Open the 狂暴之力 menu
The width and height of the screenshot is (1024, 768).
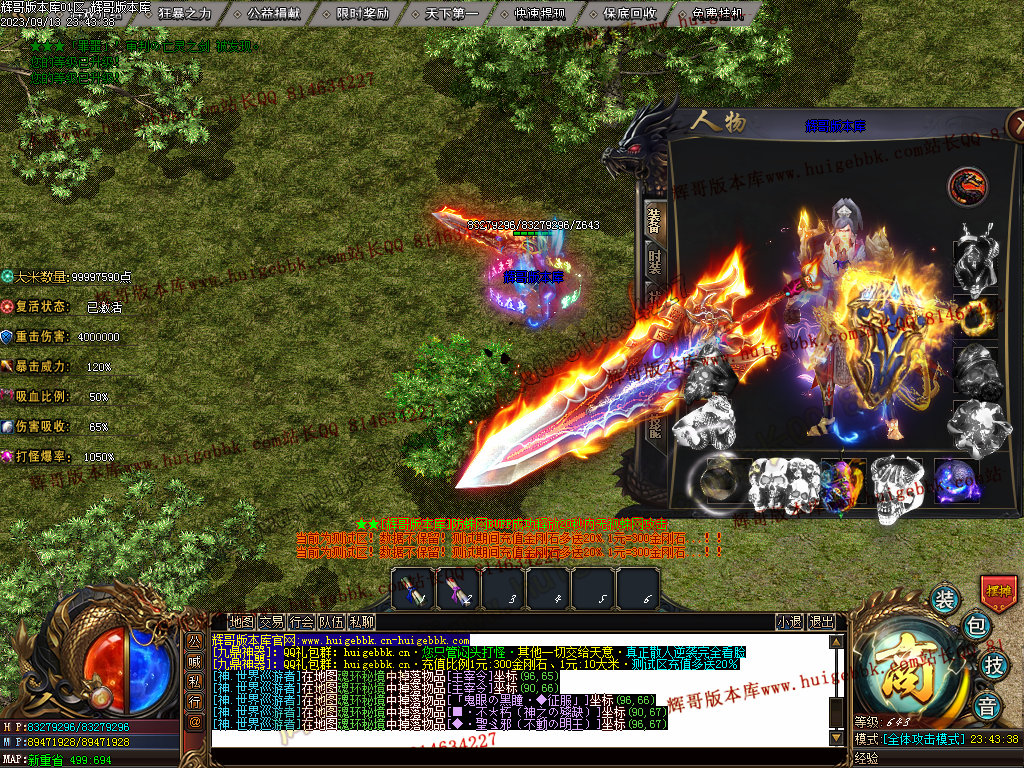(x=185, y=14)
